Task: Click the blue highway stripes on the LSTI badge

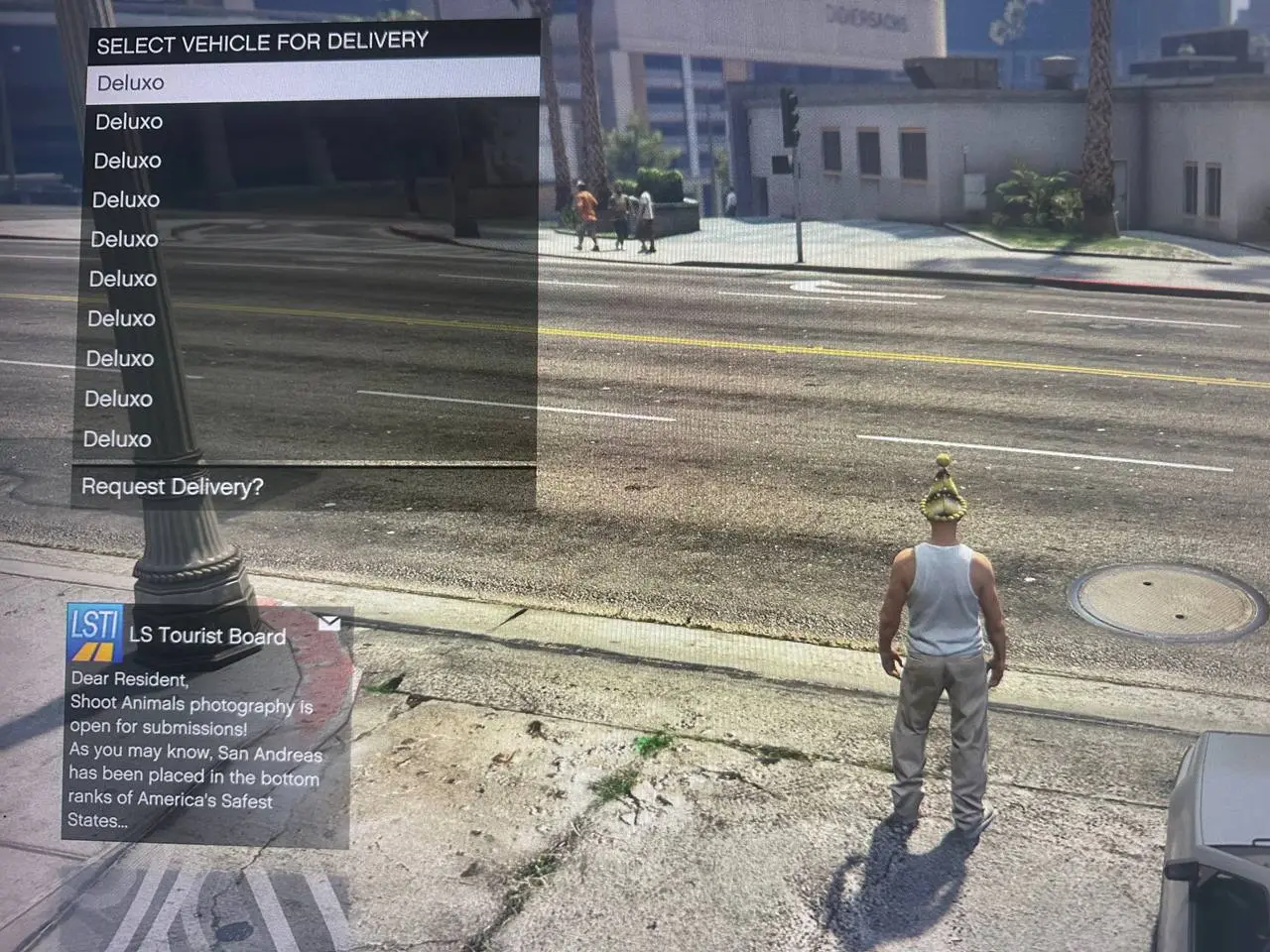Action: click(92, 650)
